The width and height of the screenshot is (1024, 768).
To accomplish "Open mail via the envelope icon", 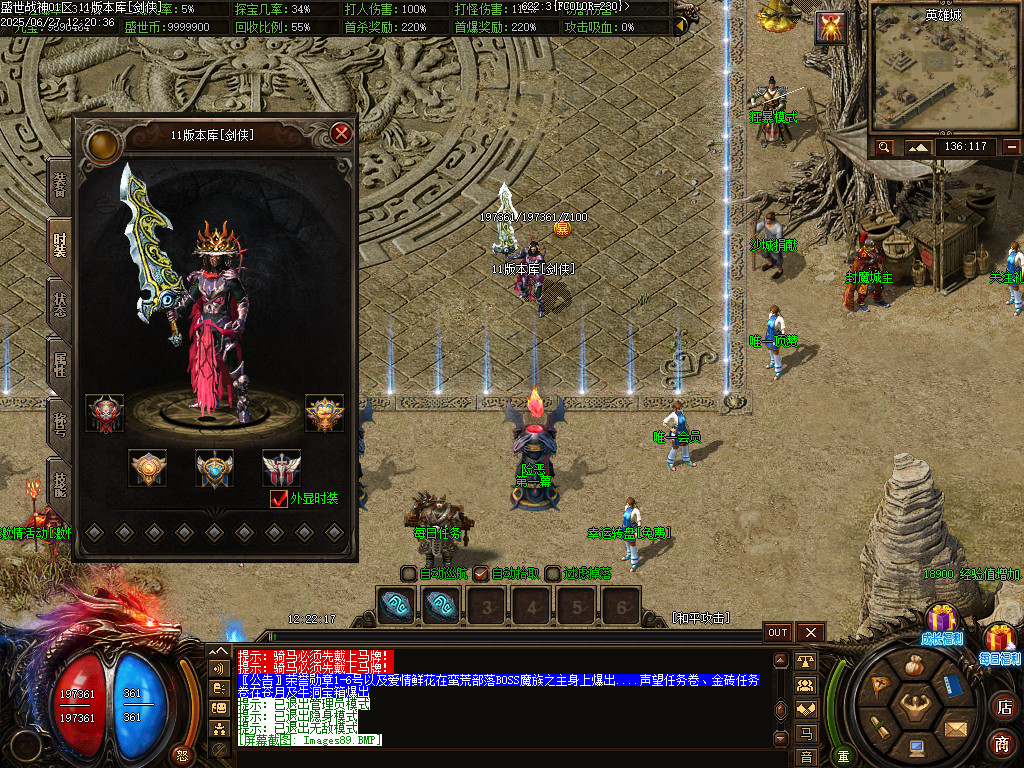I will pos(954,728).
